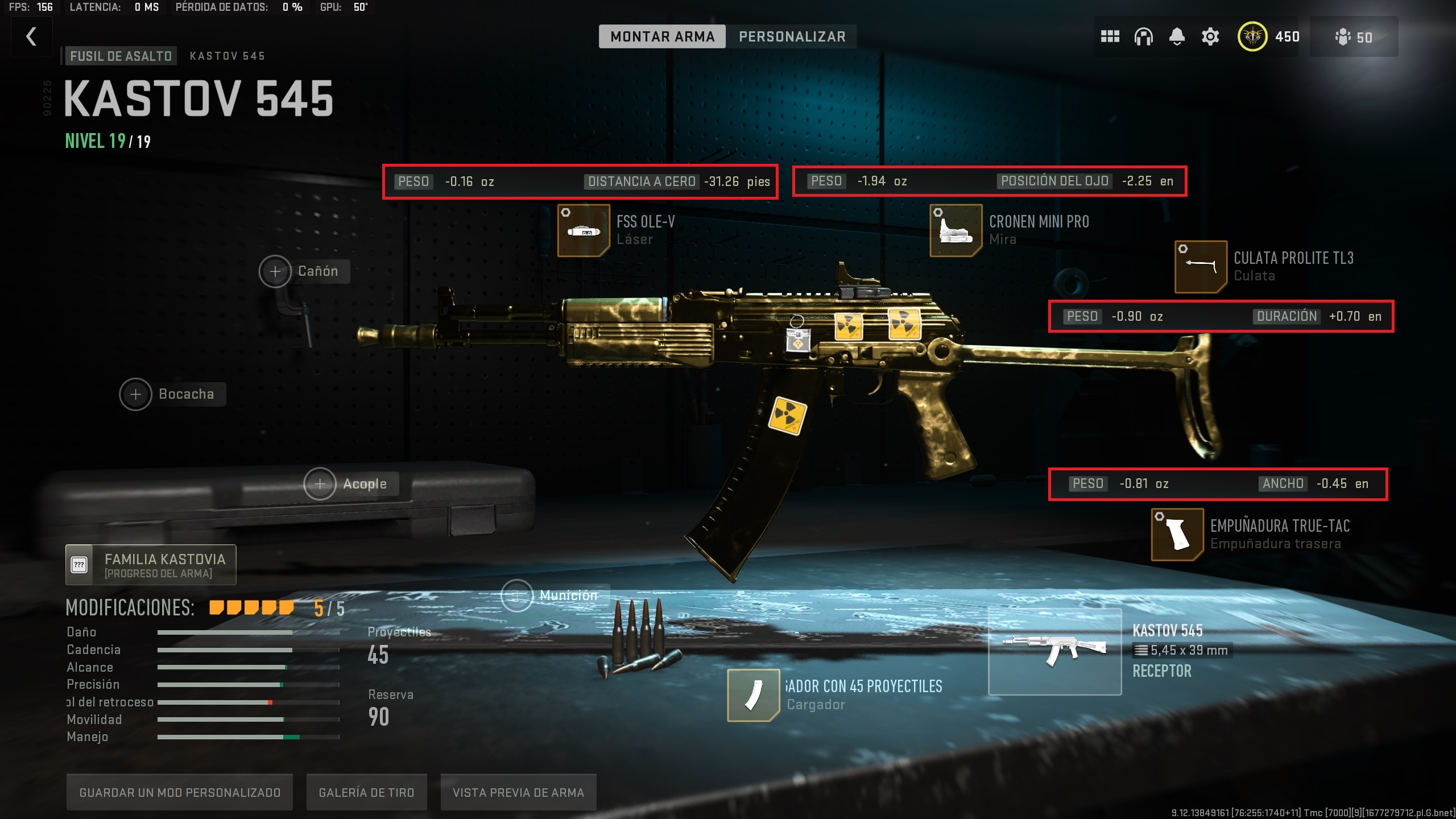Open the FSS OLE-V laser attachment
This screenshot has height=819, width=1456.
click(584, 230)
